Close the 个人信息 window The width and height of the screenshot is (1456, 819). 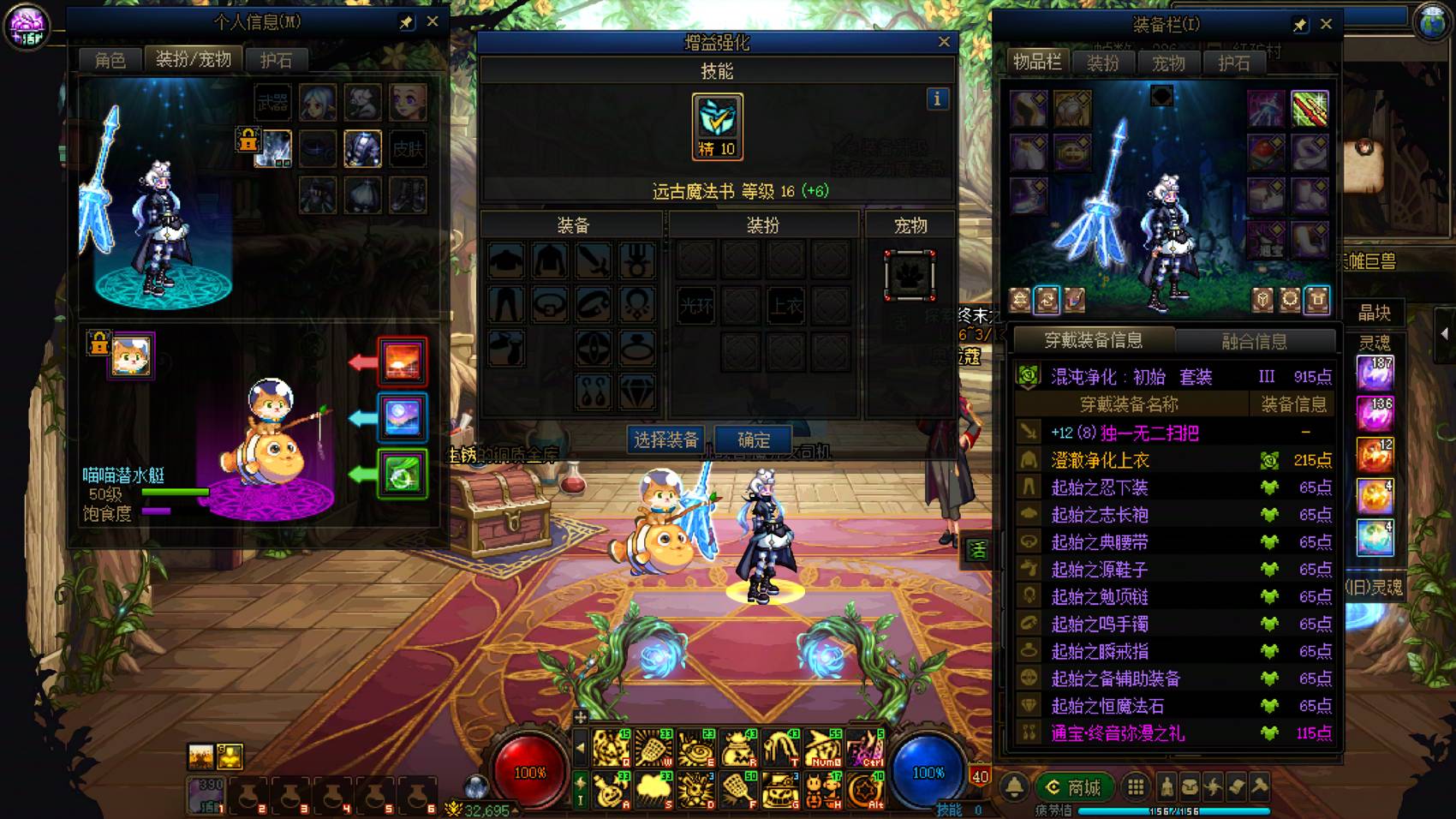pyautogui.click(x=433, y=22)
